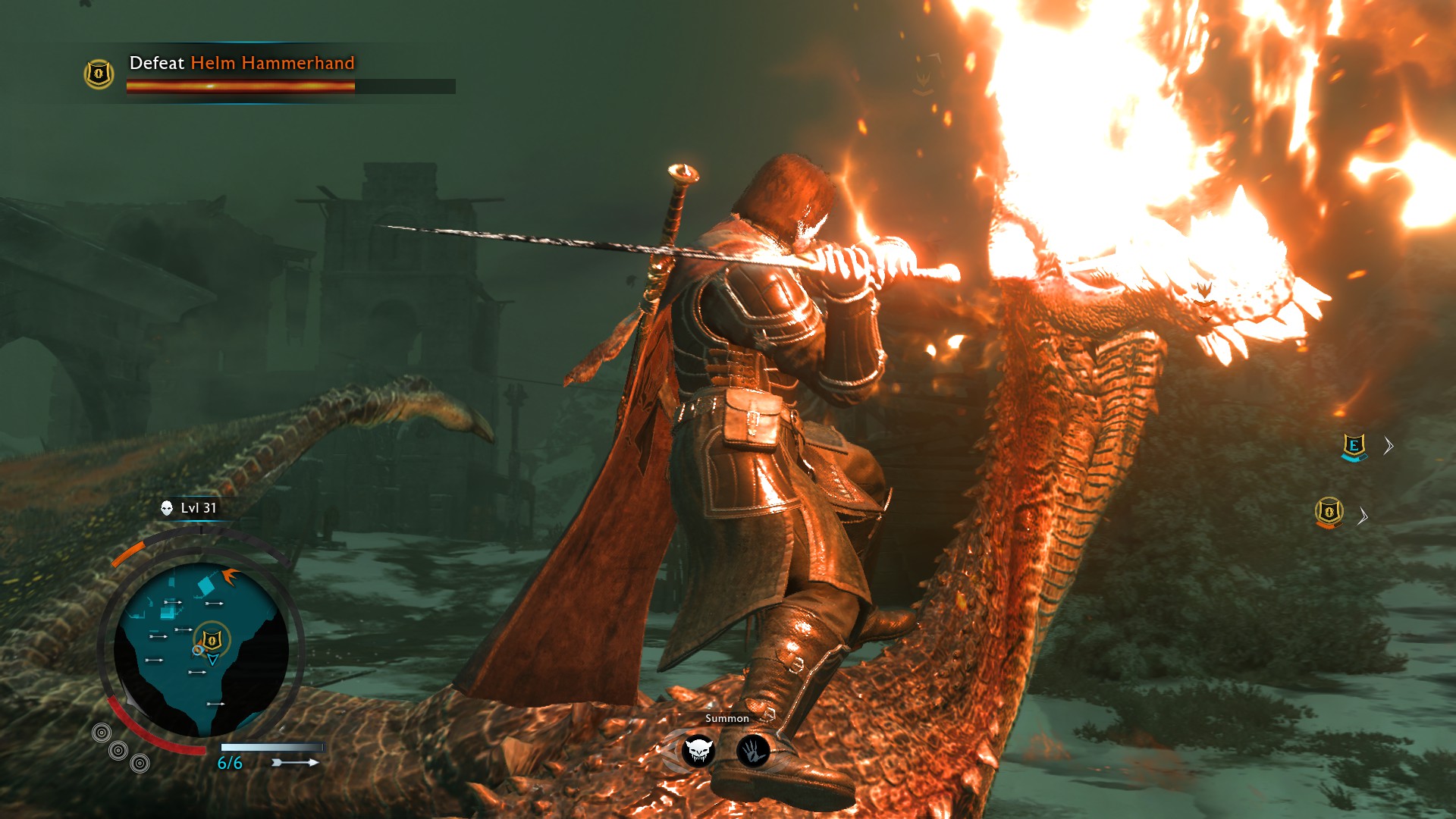Select the gold shield marker on the minimap
The image size is (1456, 819).
(212, 640)
